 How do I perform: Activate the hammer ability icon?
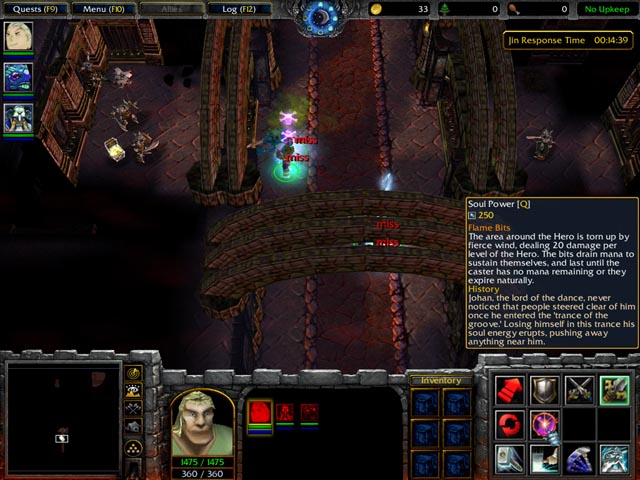click(x=545, y=458)
